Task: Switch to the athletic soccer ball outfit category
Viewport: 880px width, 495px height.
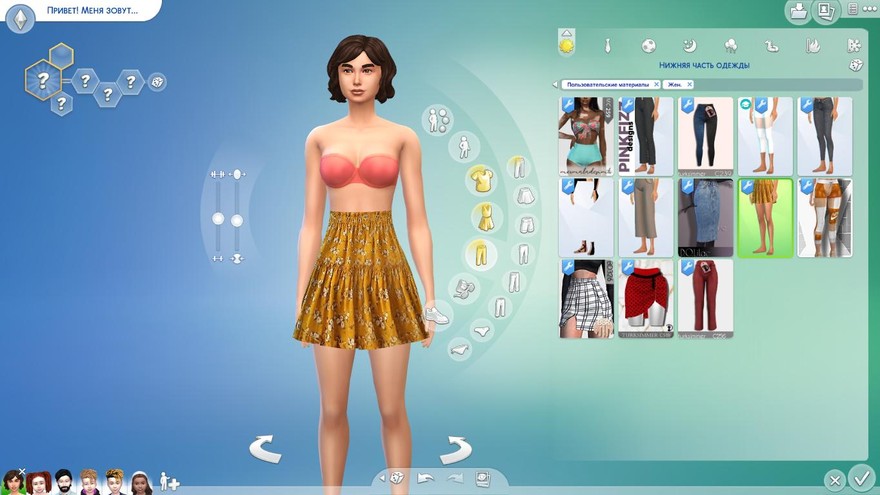Action: [648, 46]
